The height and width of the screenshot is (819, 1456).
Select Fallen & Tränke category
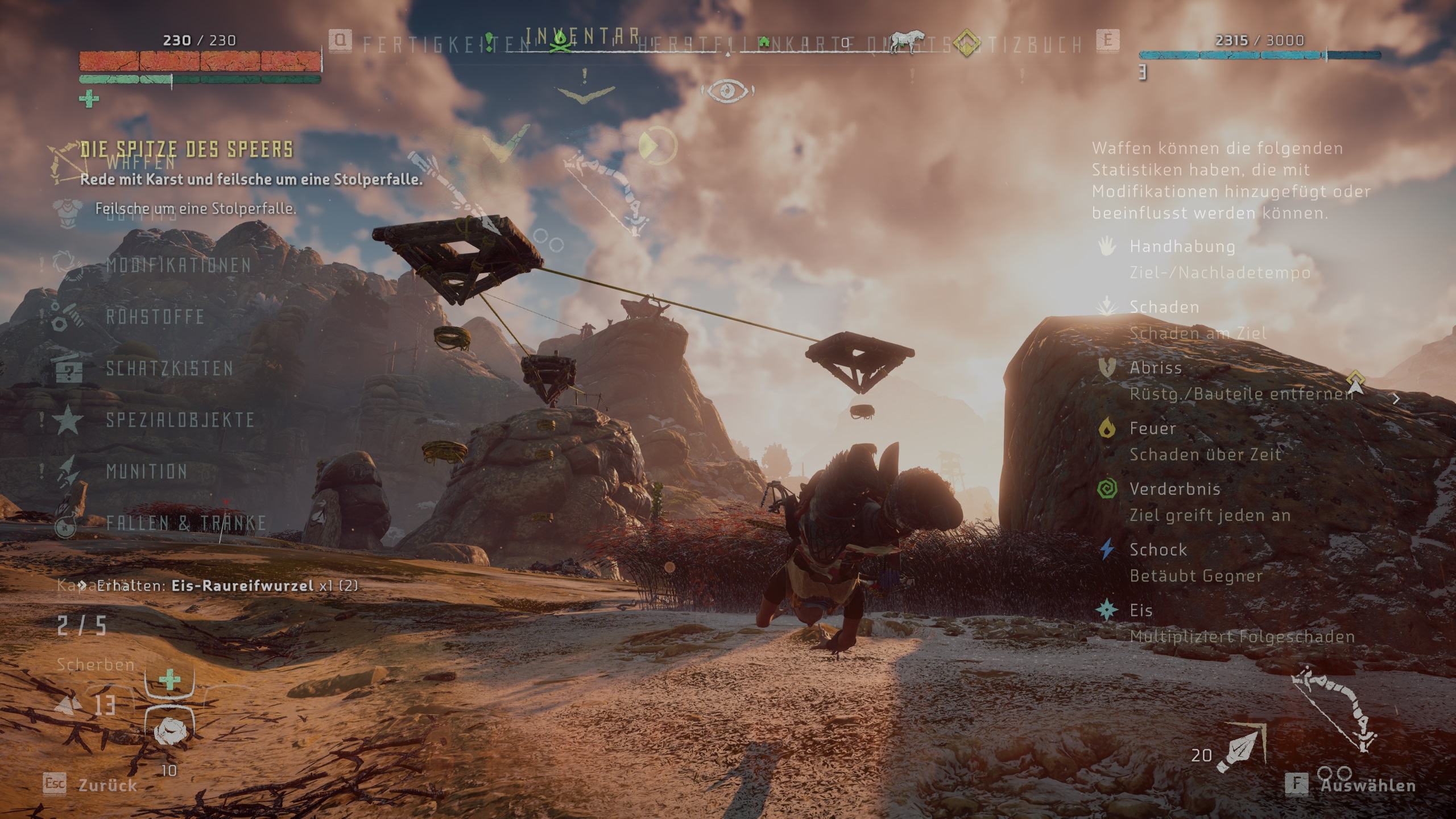click(186, 523)
